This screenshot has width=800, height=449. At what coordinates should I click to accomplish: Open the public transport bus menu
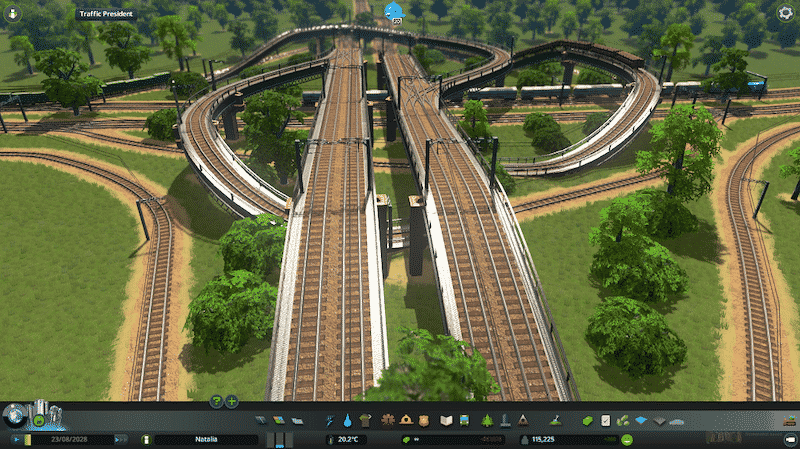467,420
